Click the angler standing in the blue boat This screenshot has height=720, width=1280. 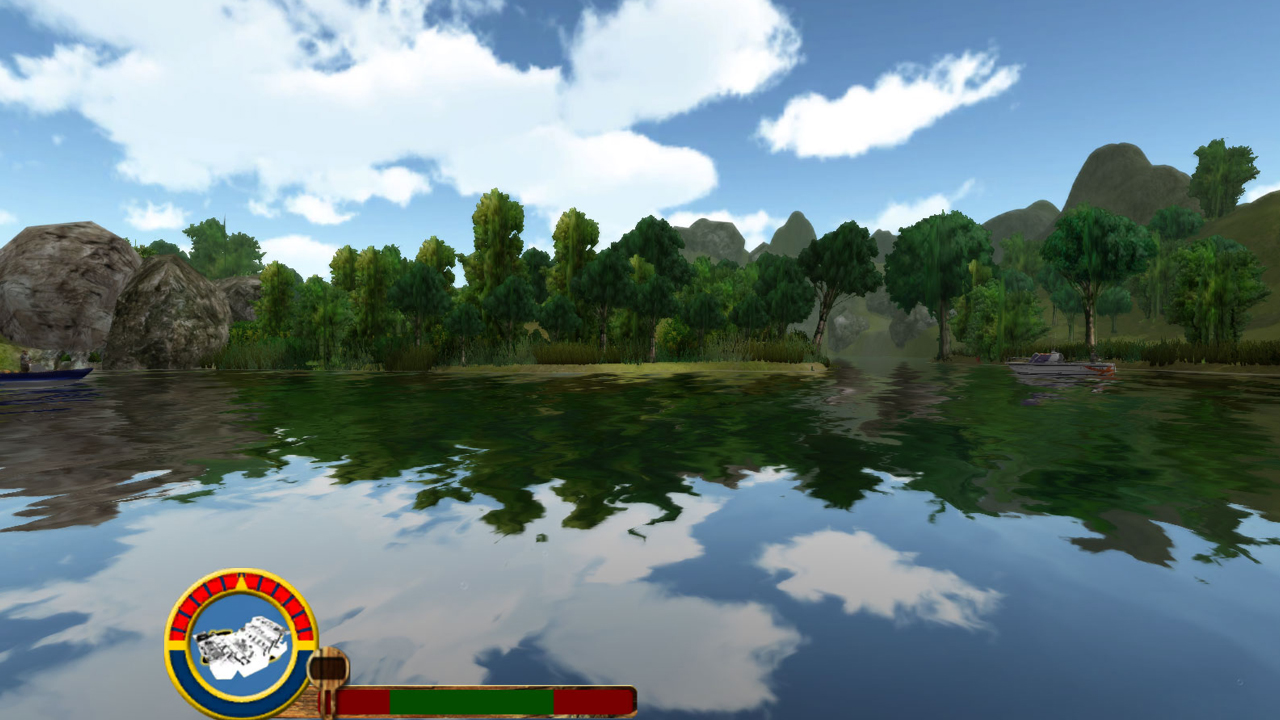24,360
